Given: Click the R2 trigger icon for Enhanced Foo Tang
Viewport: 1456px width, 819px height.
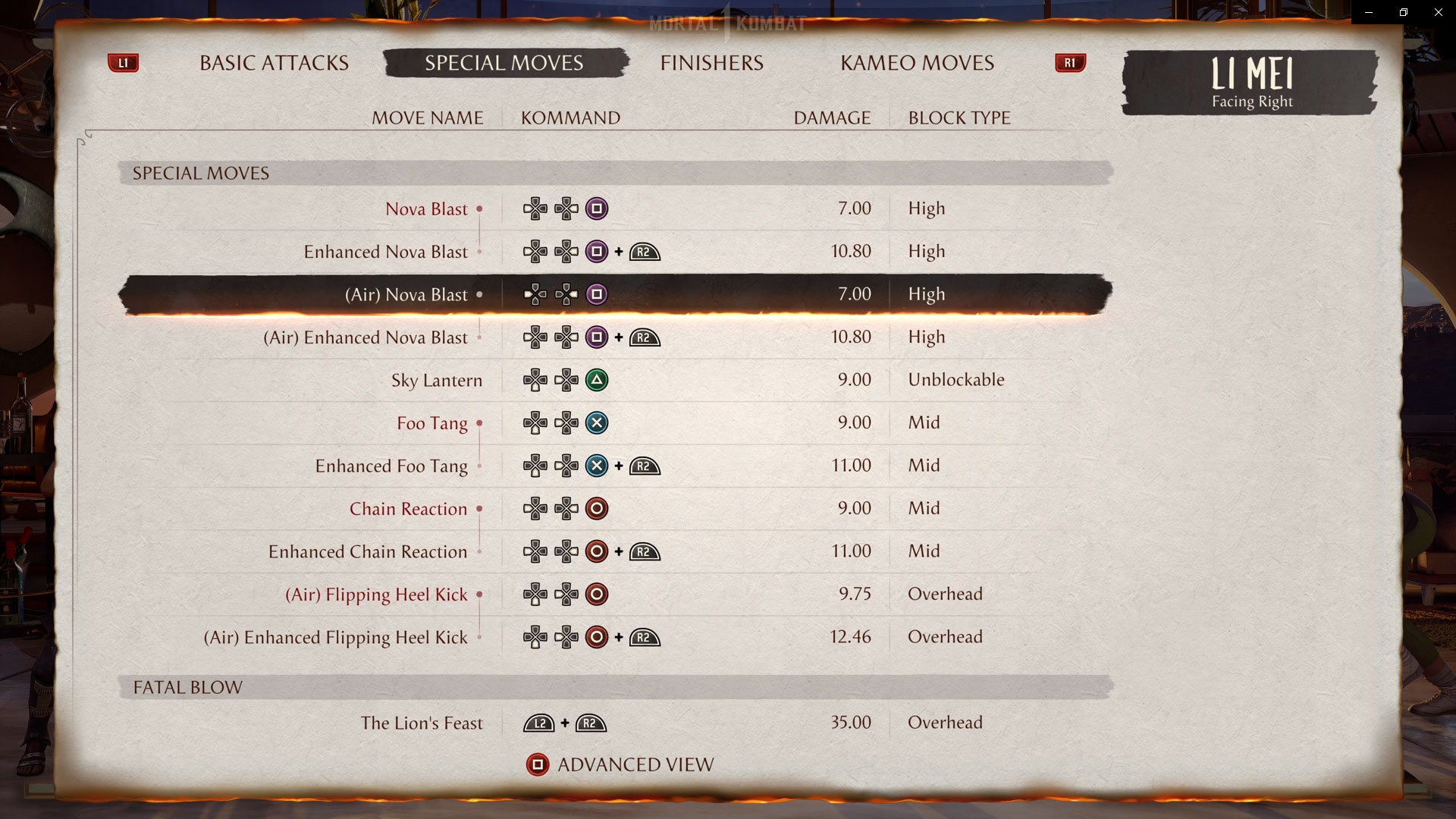Looking at the screenshot, I should click(x=644, y=466).
